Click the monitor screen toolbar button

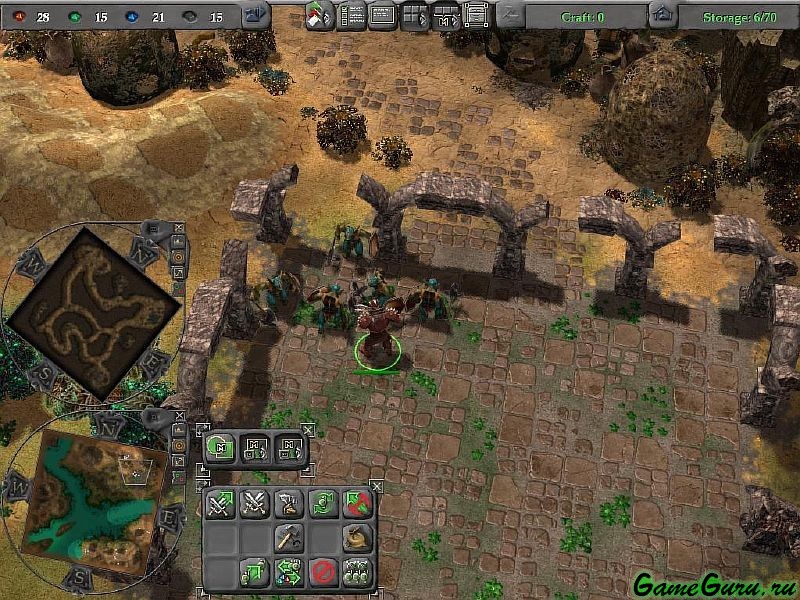(382, 15)
